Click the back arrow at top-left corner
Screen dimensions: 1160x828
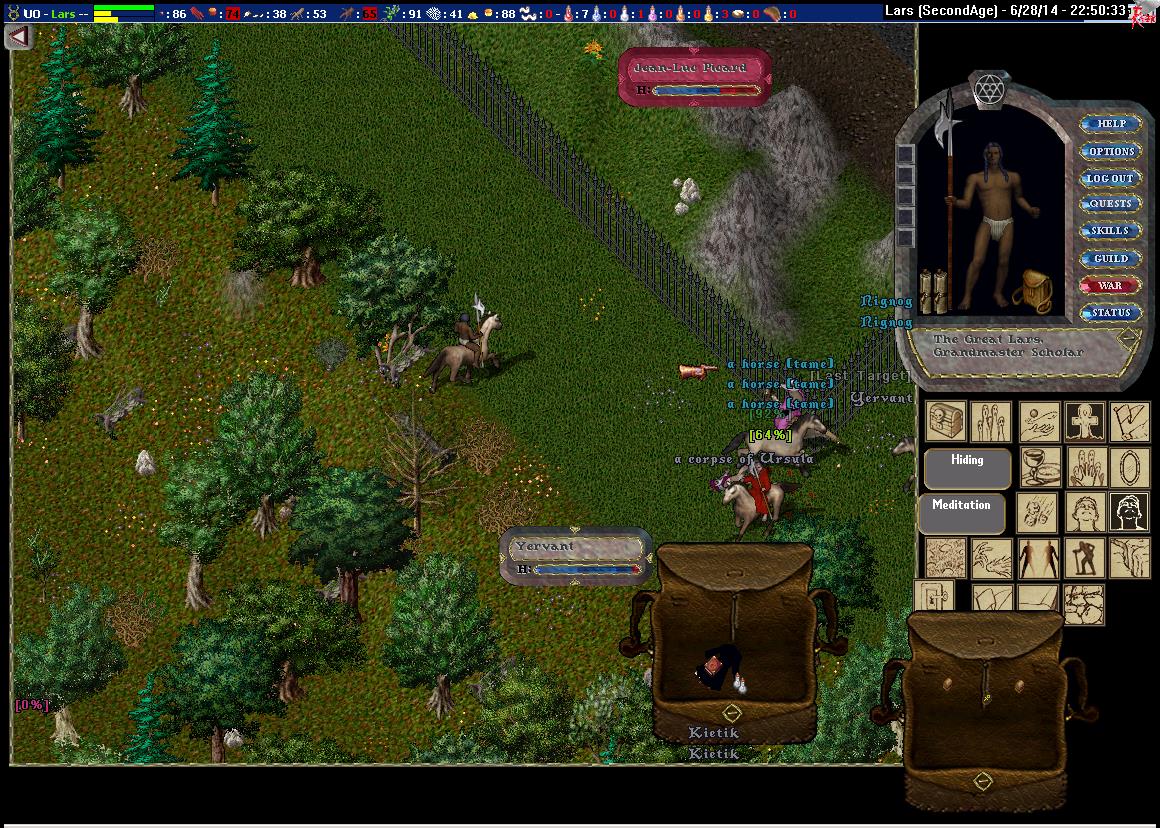click(x=18, y=36)
